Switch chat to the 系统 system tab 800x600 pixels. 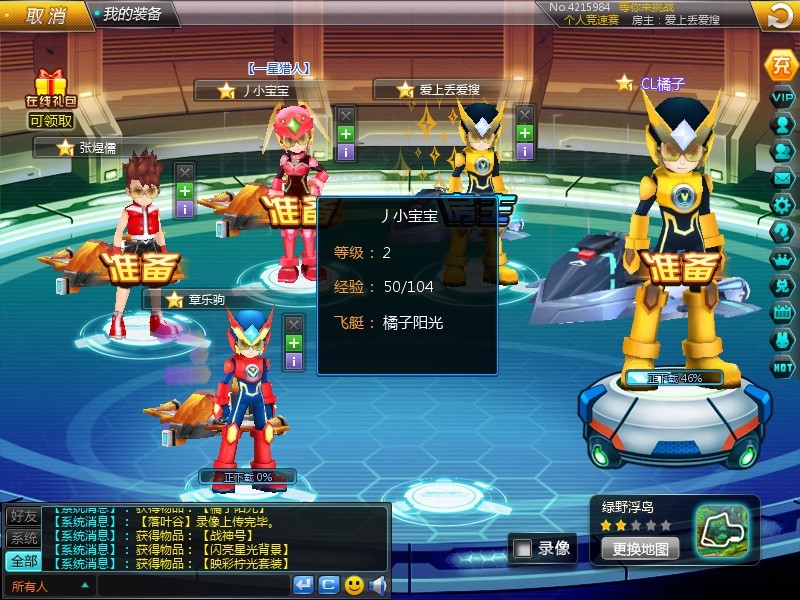click(23, 538)
